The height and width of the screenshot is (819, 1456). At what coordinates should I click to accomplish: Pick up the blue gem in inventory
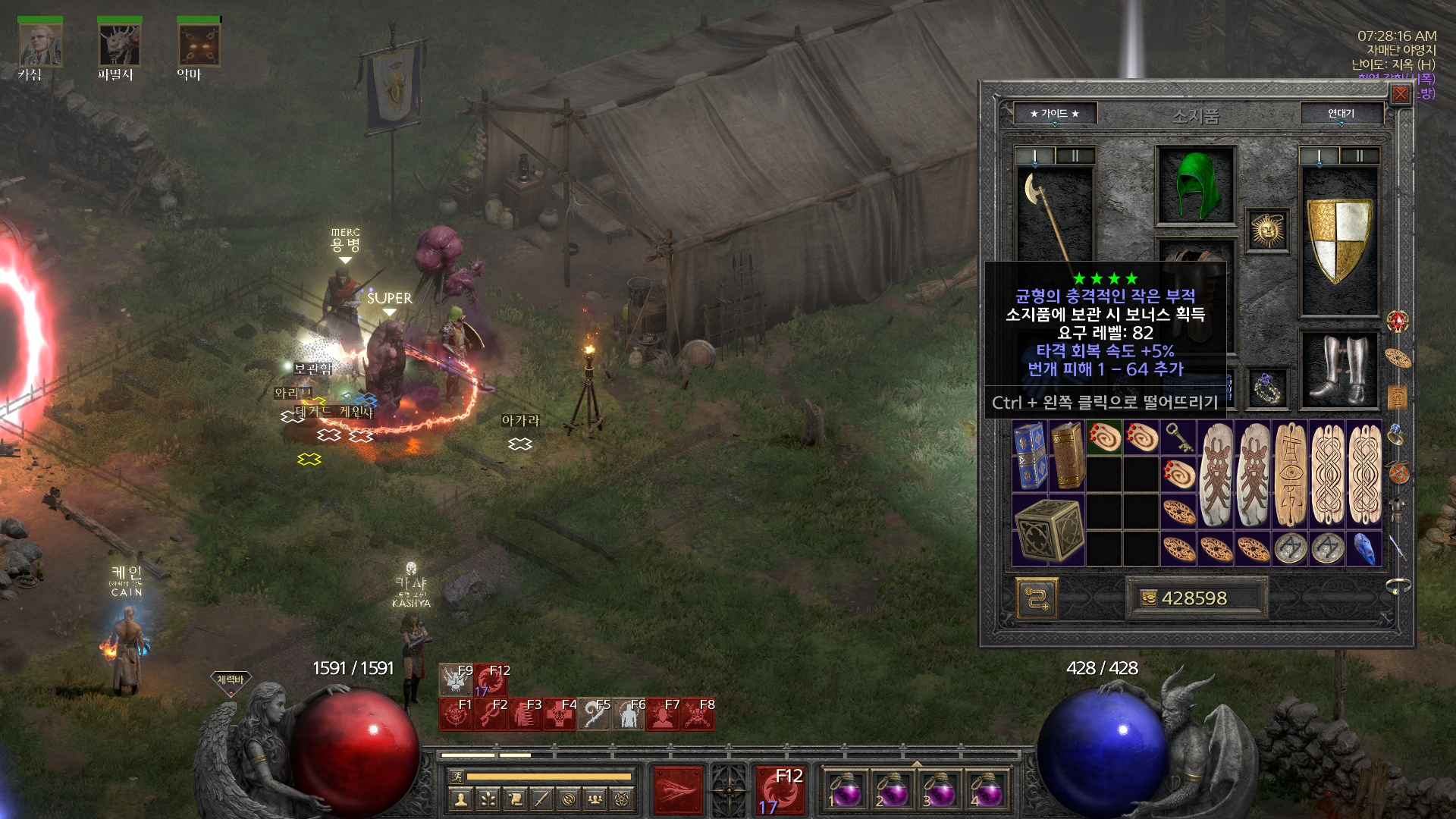1363,548
